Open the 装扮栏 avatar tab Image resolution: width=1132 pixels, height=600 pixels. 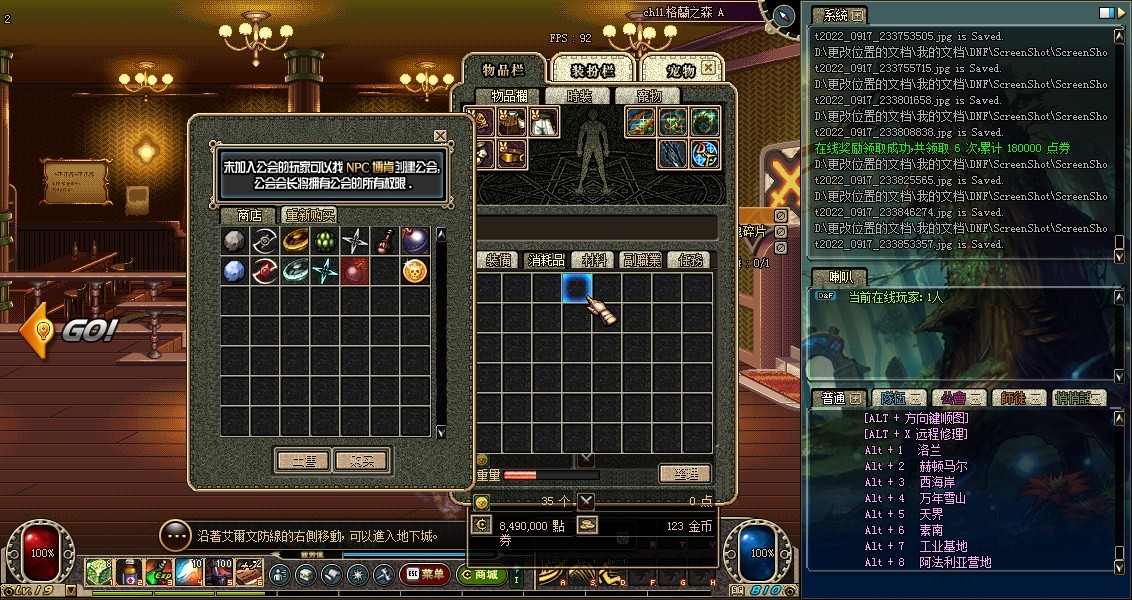tap(592, 70)
